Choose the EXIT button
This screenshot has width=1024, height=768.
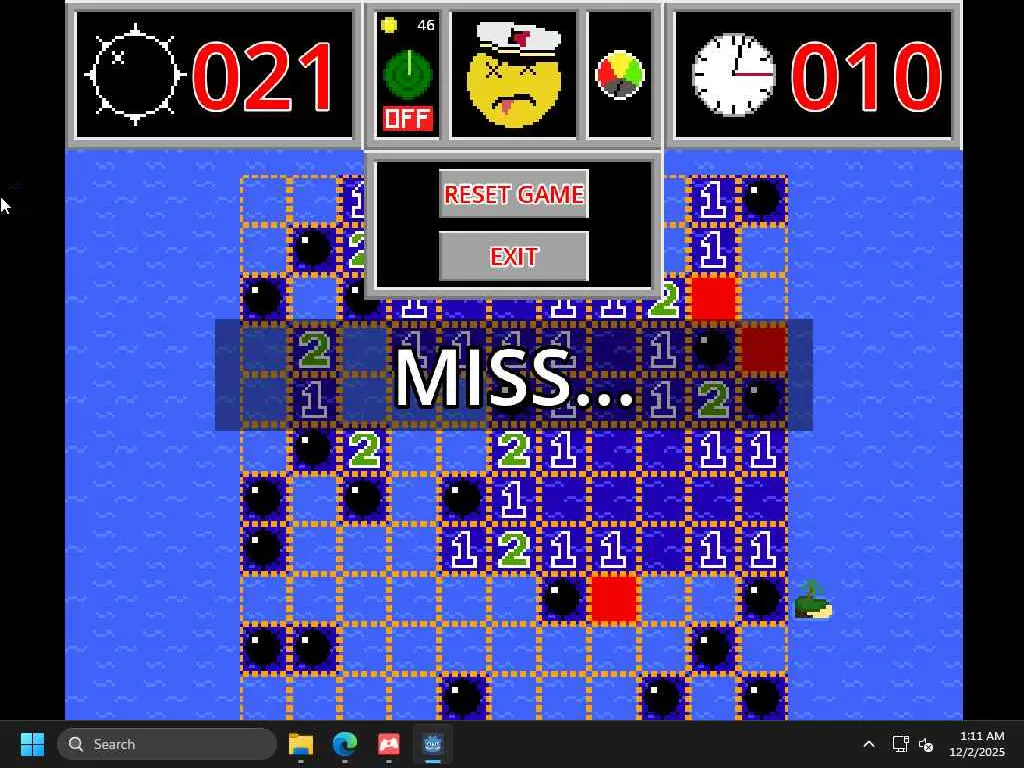513,257
